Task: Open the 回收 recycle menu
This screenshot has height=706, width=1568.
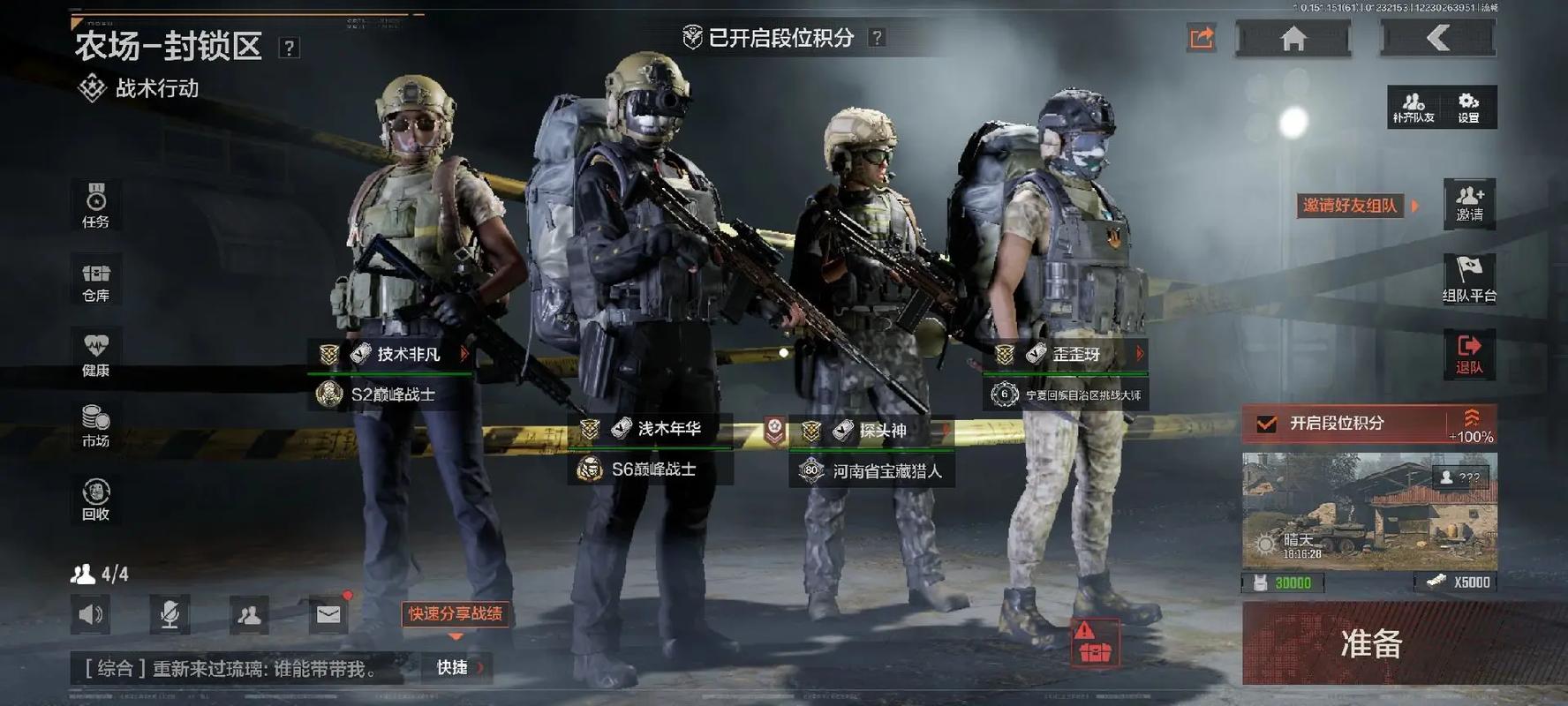Action: 96,499
